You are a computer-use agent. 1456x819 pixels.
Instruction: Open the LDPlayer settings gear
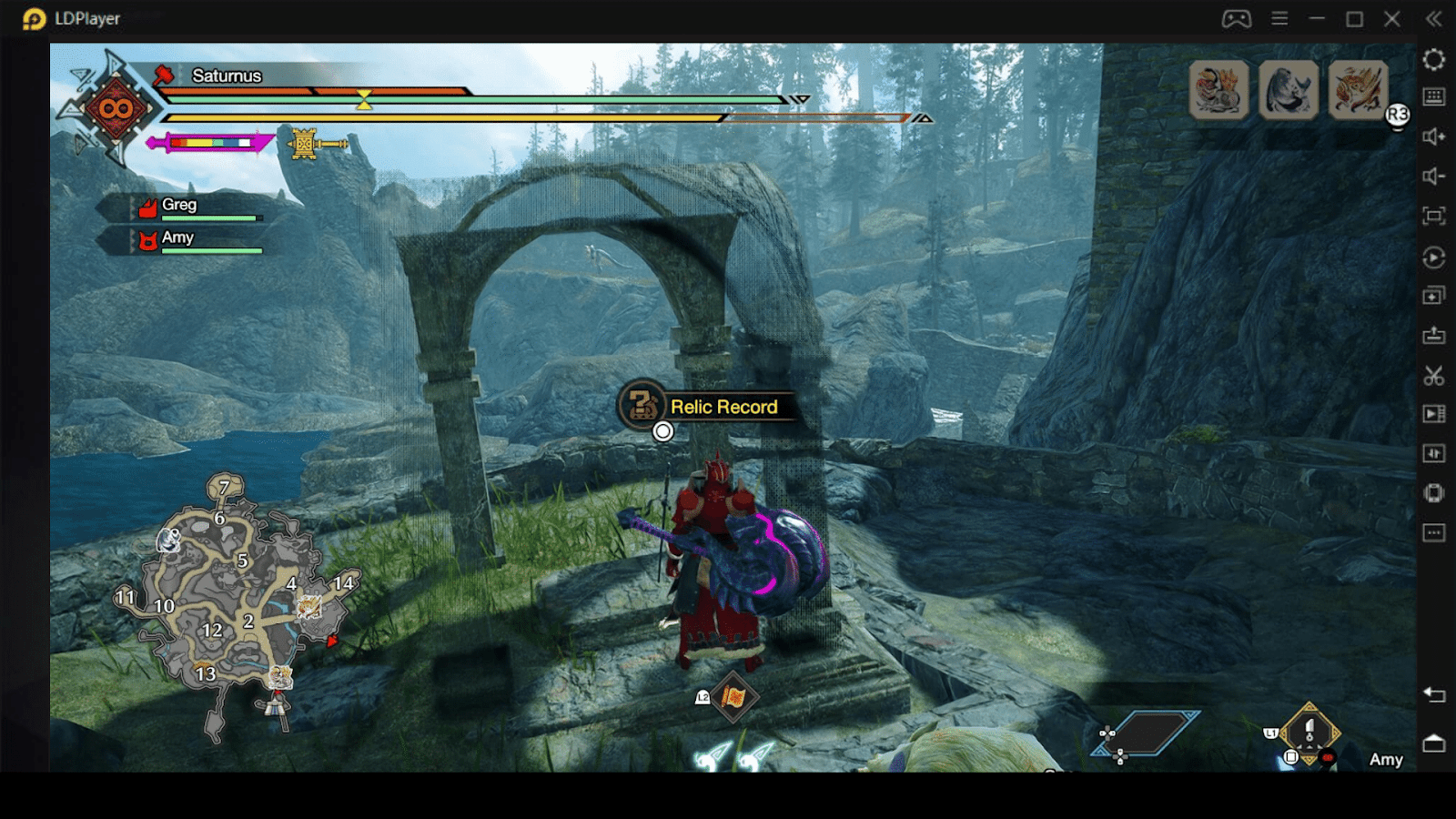coord(1434,60)
